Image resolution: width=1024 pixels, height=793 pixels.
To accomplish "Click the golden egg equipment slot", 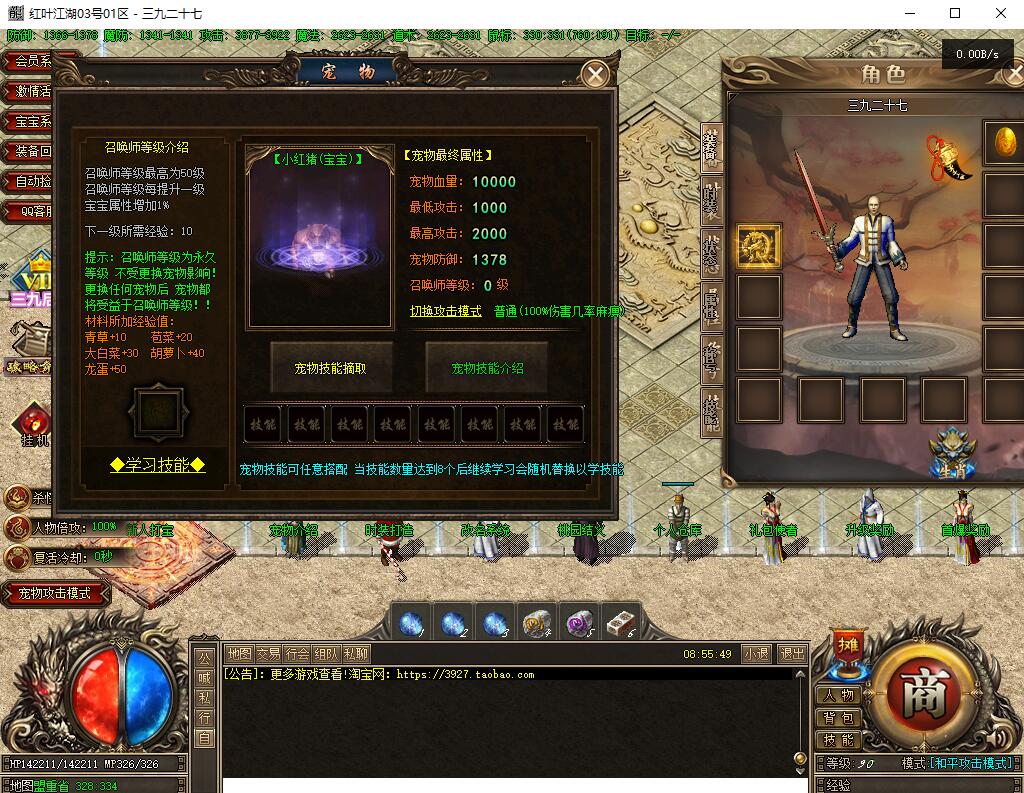I will pyautogui.click(x=1004, y=142).
